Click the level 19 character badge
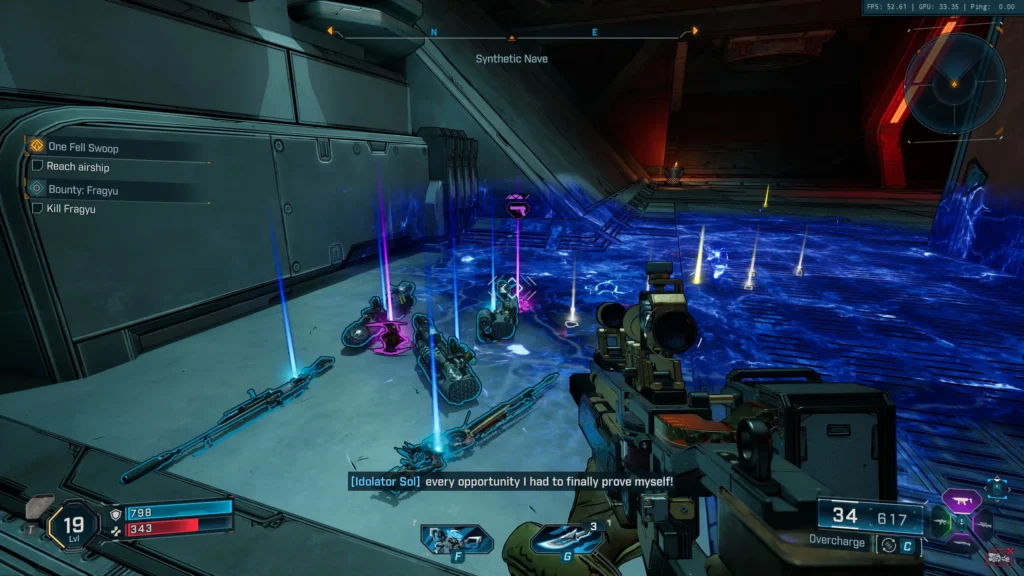The height and width of the screenshot is (576, 1024). (73, 525)
